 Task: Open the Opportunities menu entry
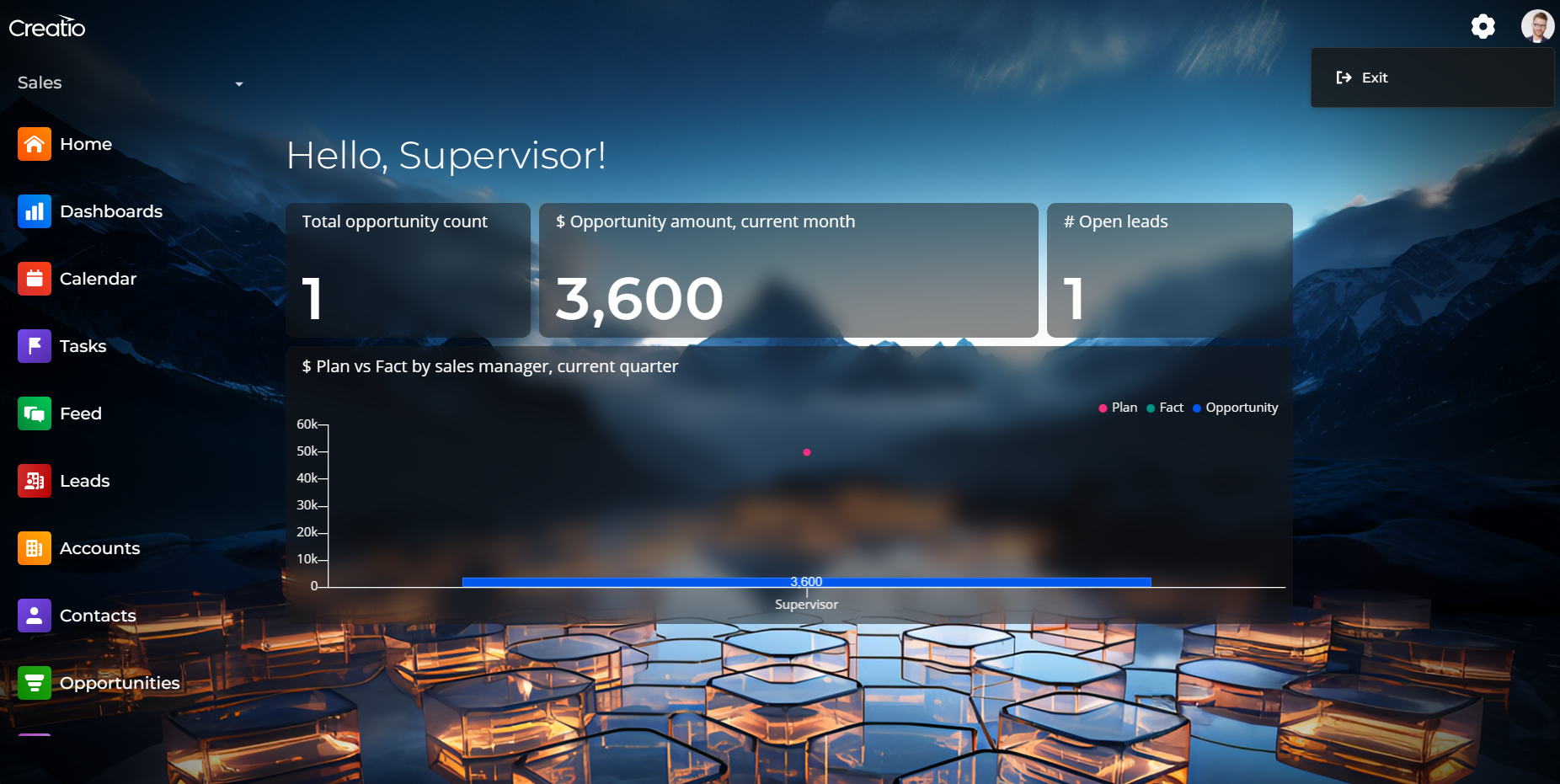coord(120,683)
